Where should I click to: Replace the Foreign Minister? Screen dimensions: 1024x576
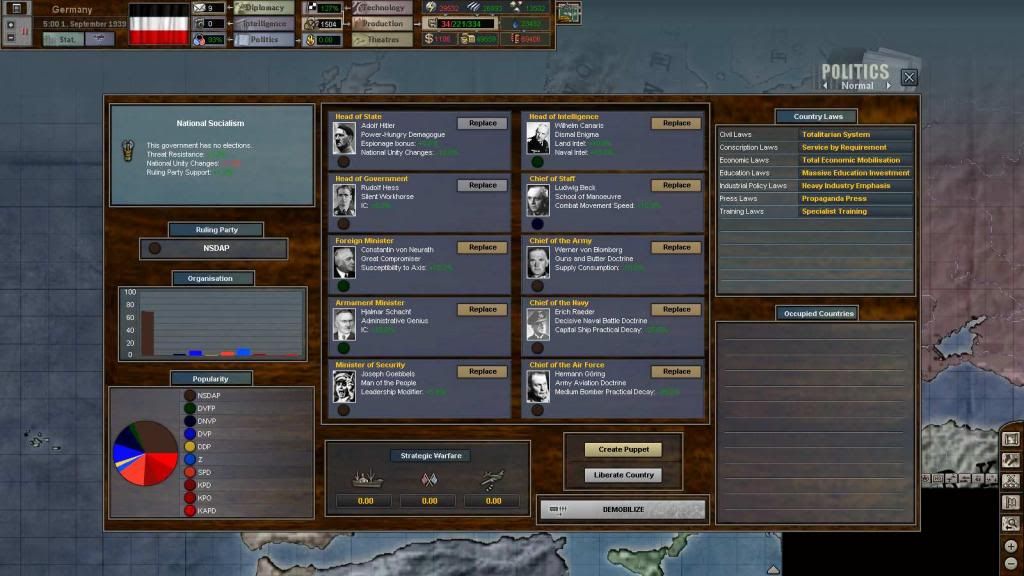pyautogui.click(x=482, y=247)
